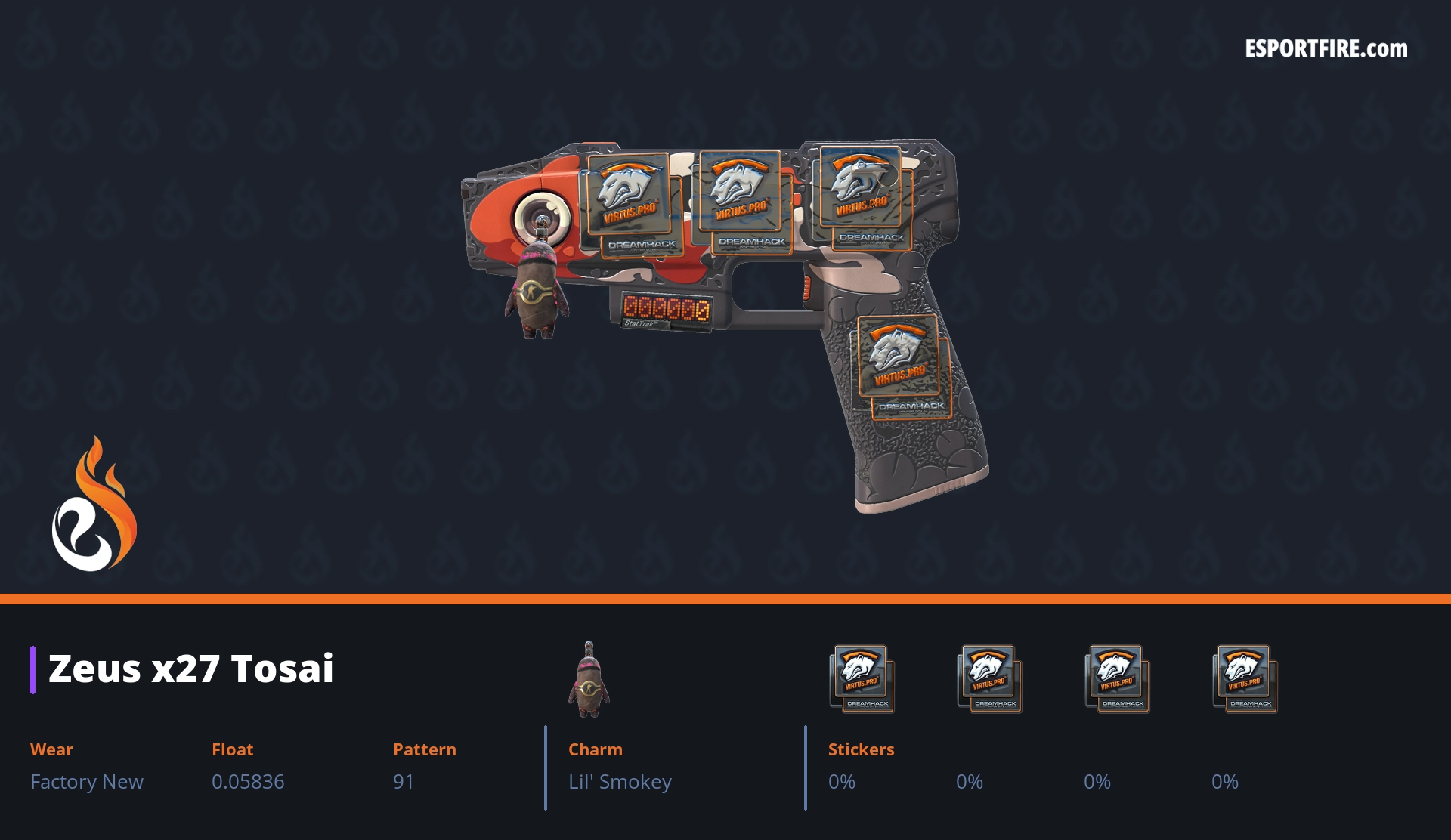Select the Lil' Smokey charm thumbnail
Screen dimensions: 1451x840
coord(589,679)
